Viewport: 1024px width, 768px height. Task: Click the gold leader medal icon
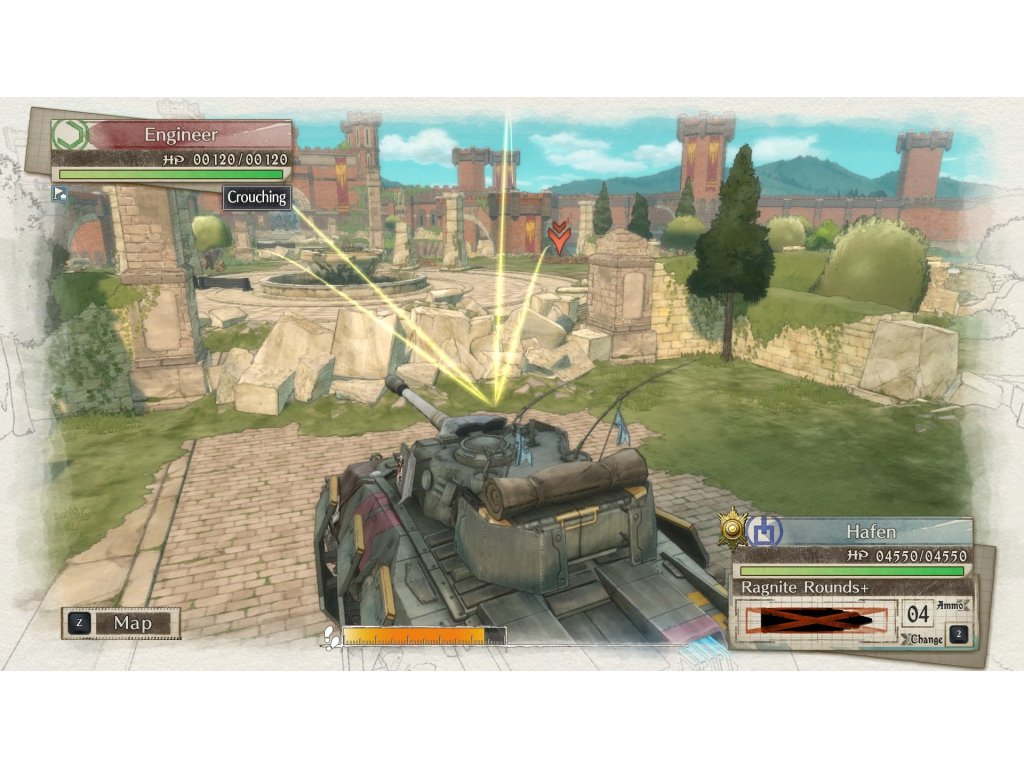coord(734,528)
